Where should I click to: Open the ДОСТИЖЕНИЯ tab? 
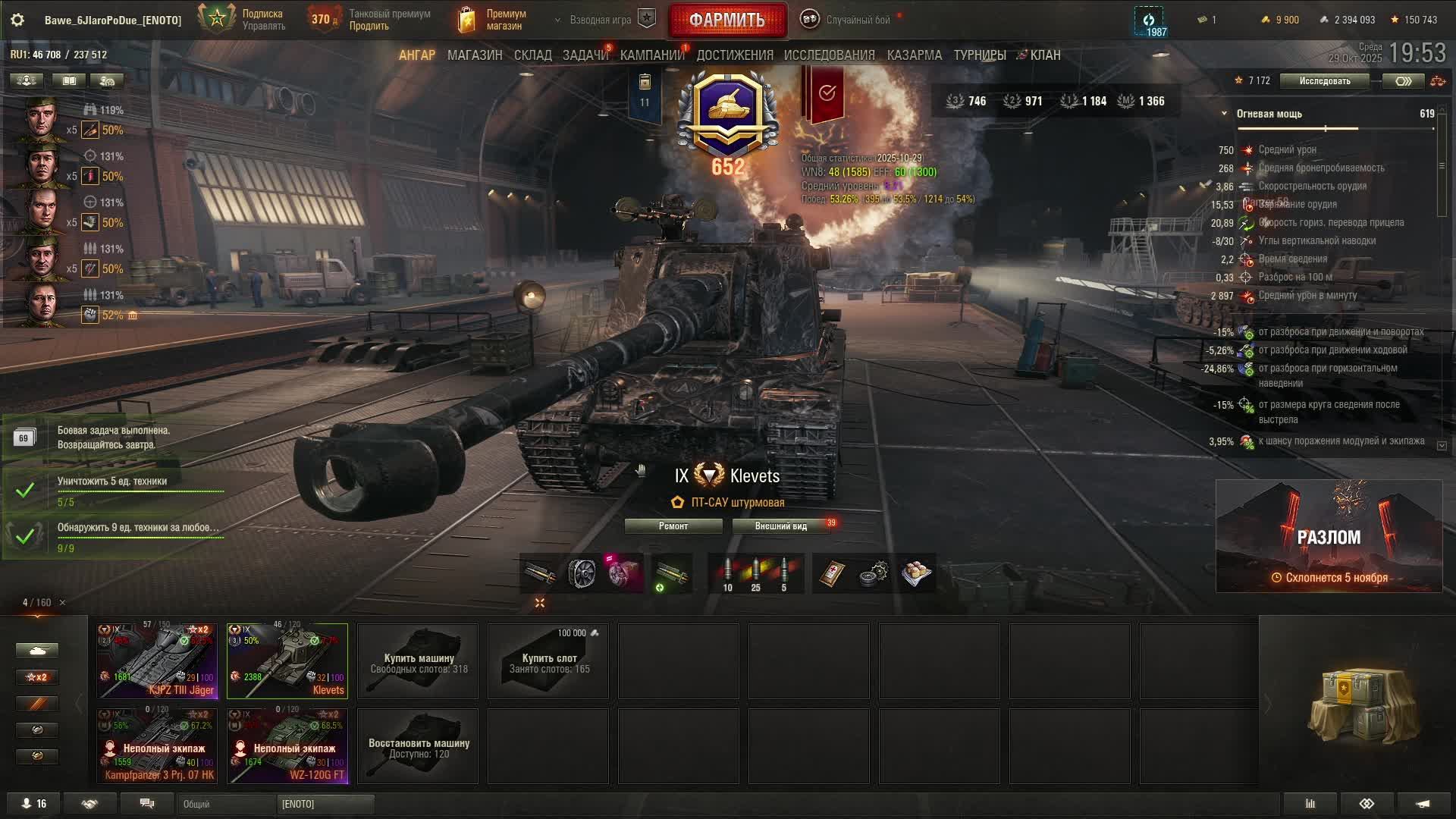point(734,55)
